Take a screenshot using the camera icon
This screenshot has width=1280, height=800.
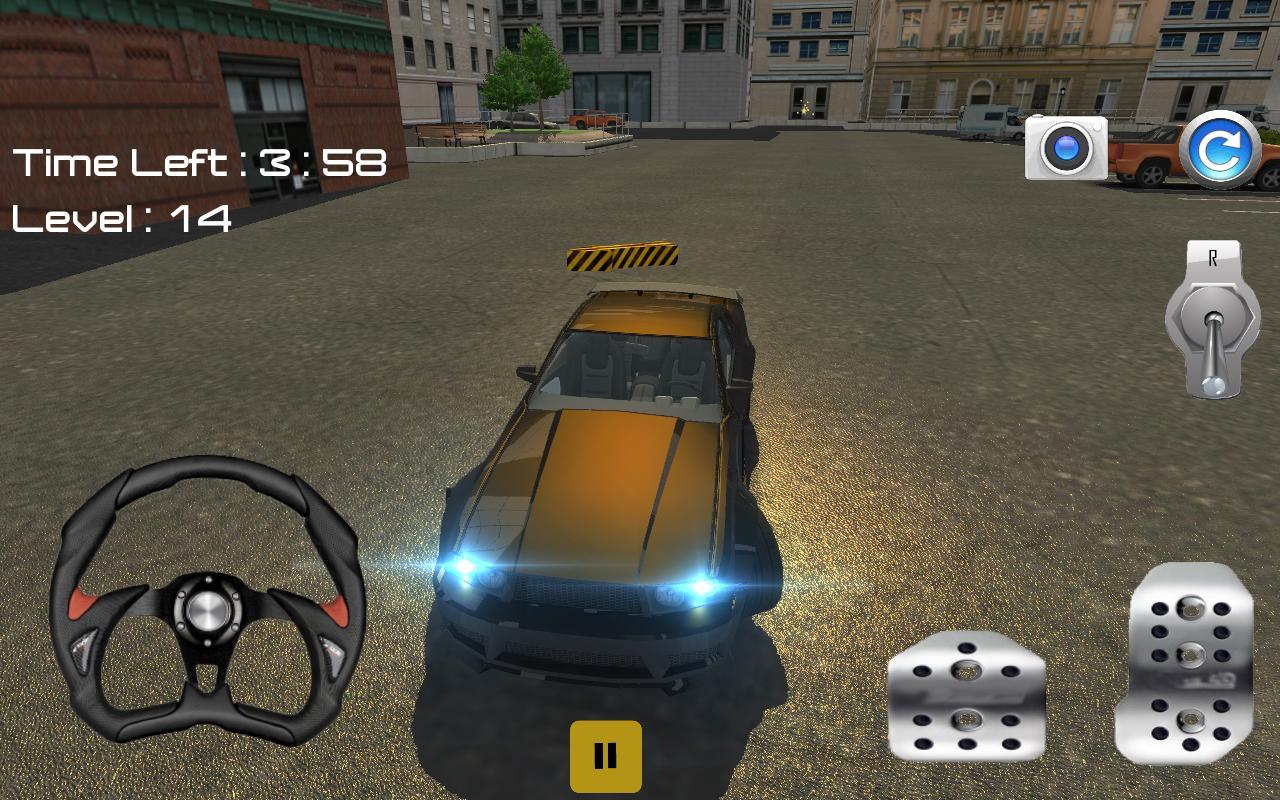tap(1066, 149)
